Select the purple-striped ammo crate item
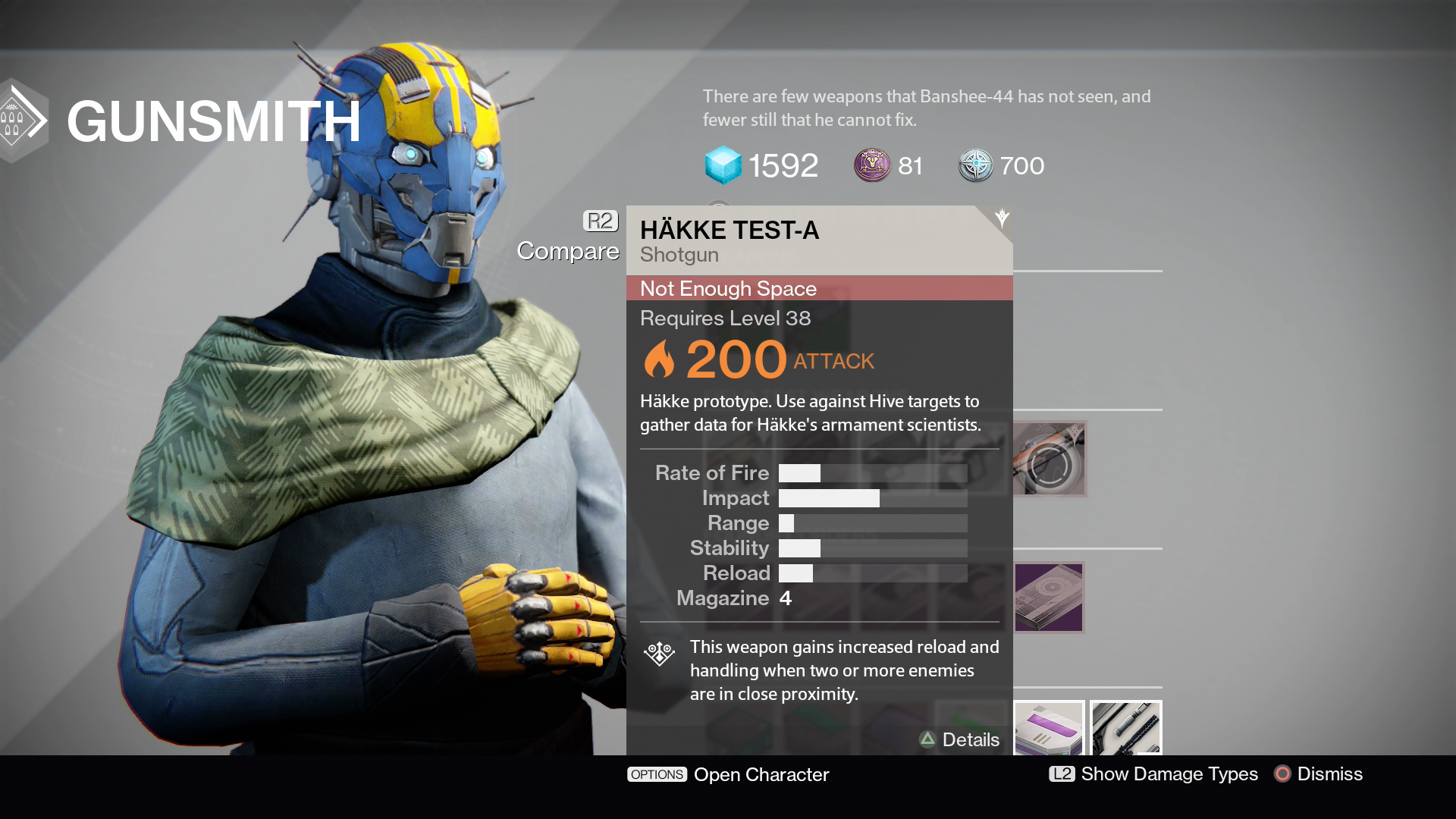This screenshot has height=819, width=1456. 1049,728
